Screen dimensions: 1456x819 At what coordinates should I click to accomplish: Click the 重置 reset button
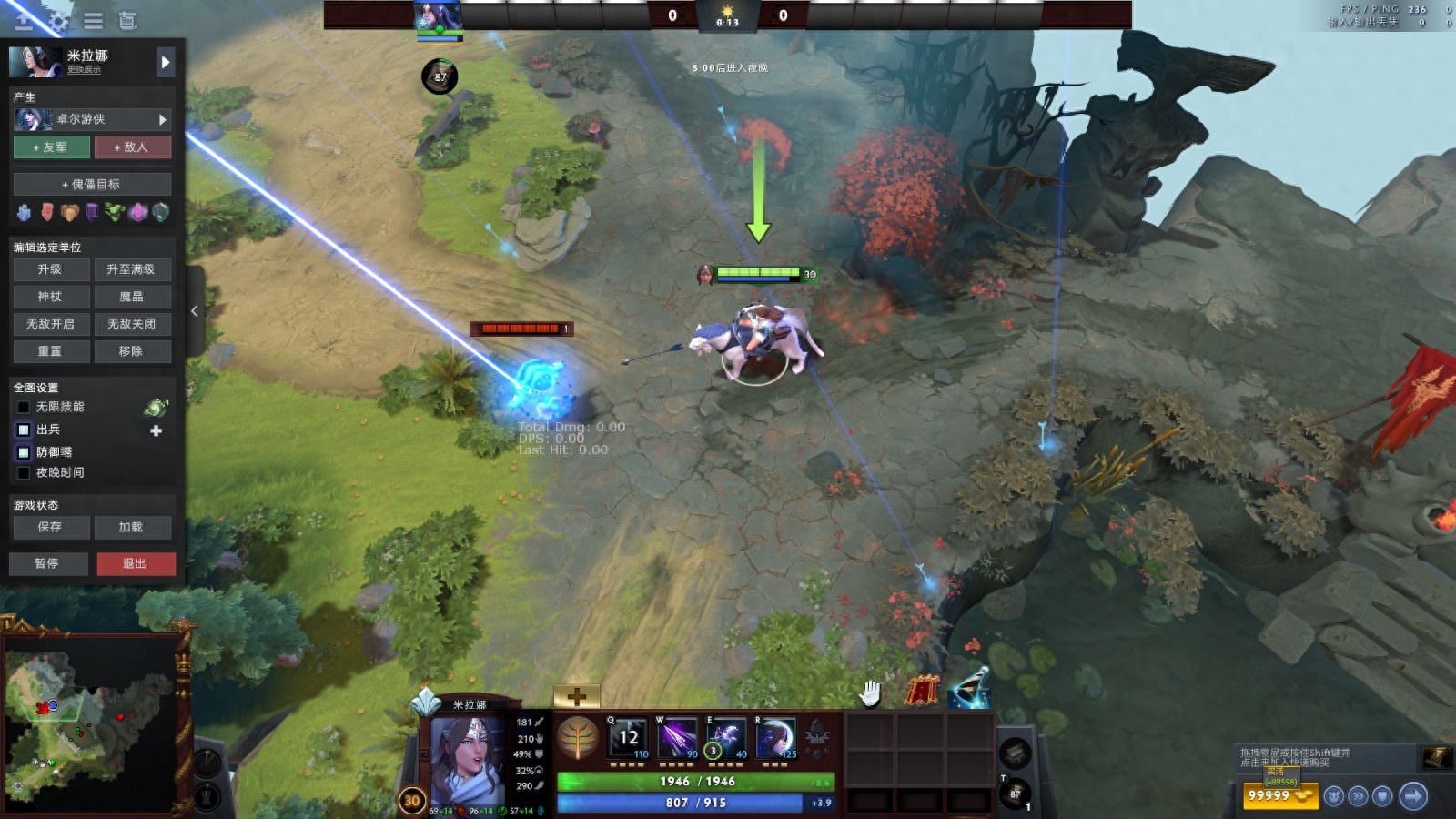51,351
